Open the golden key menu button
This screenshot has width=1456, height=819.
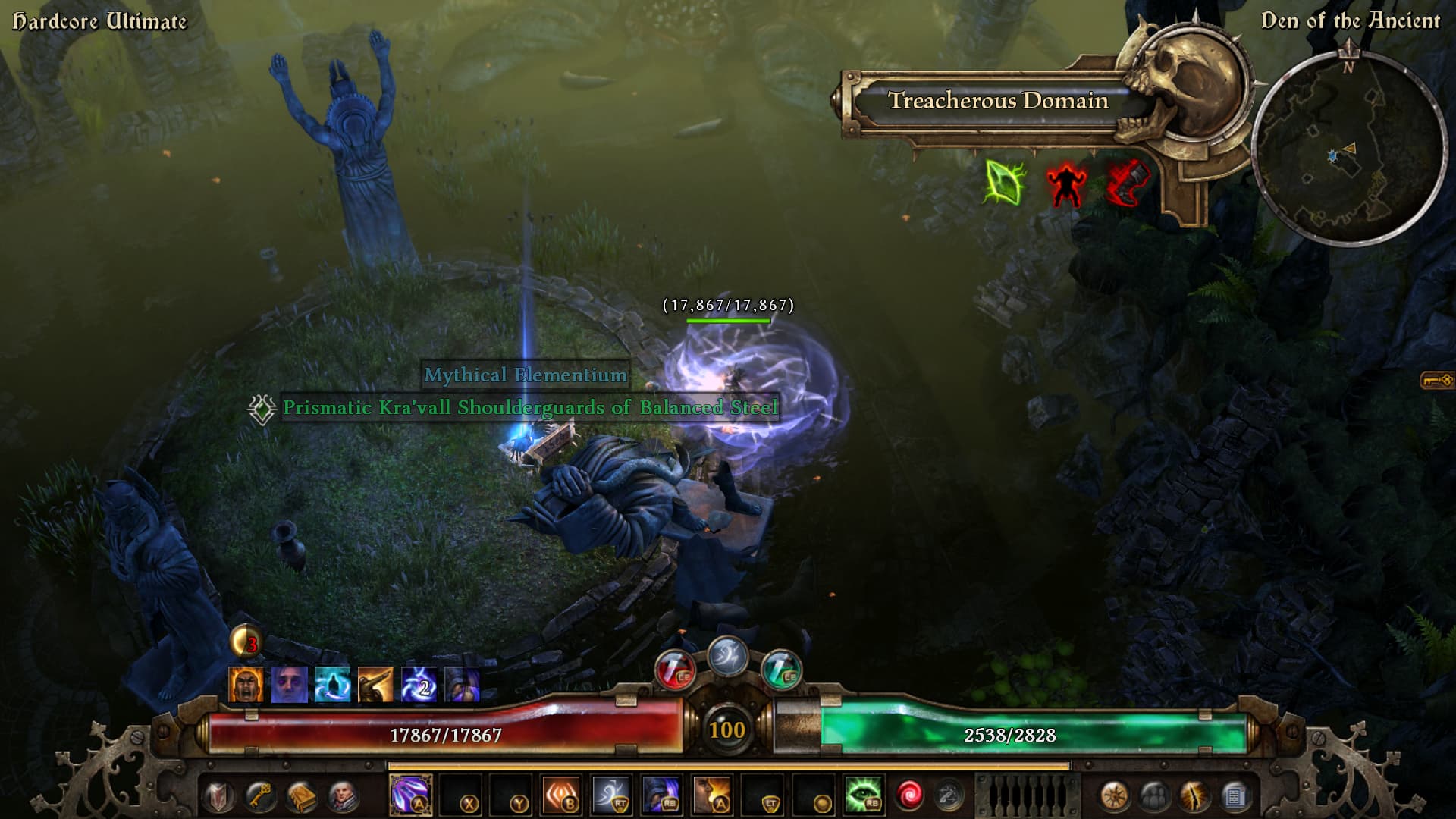tap(260, 796)
